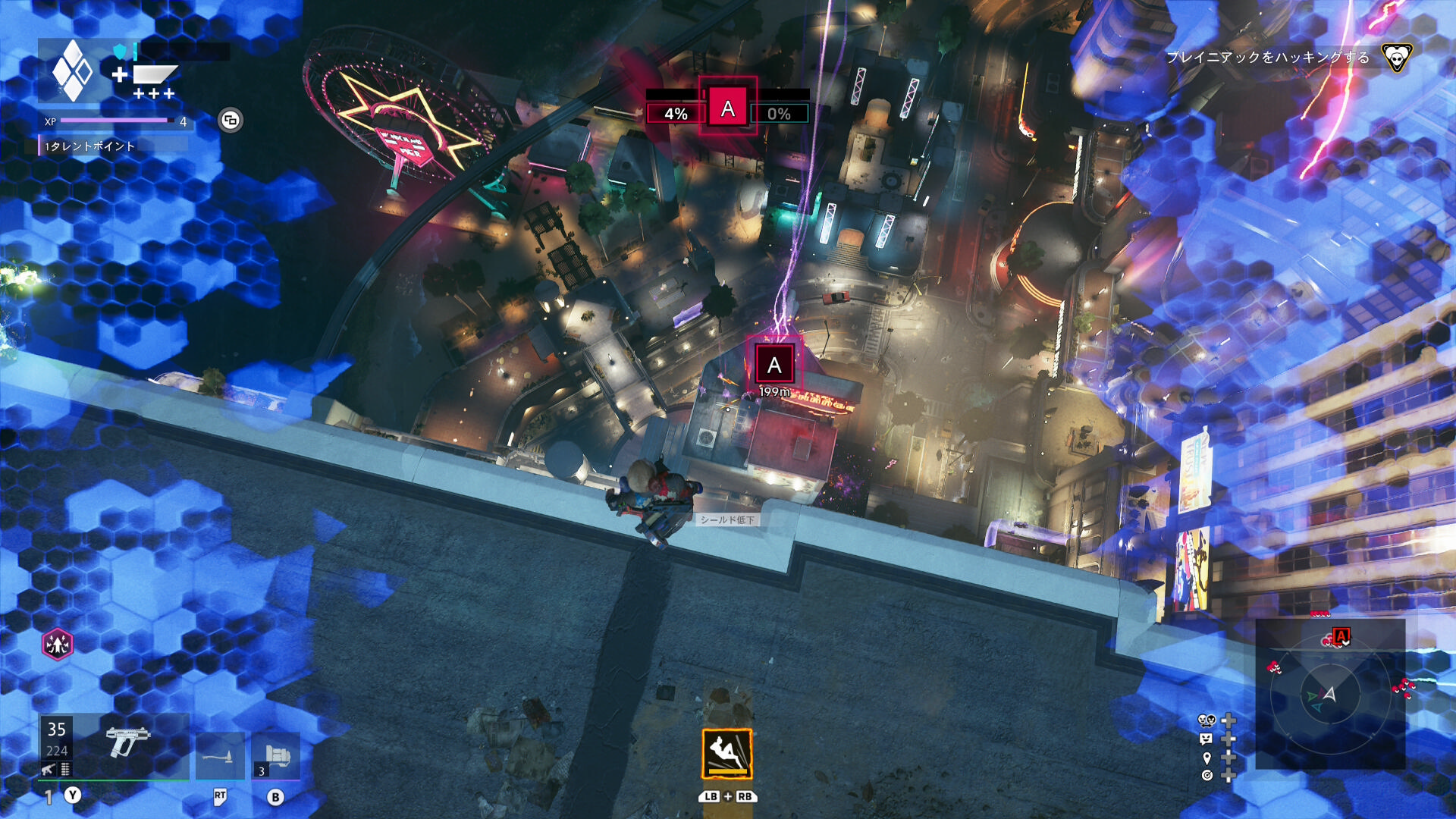Select the target ping shortcut icon

point(1207,775)
